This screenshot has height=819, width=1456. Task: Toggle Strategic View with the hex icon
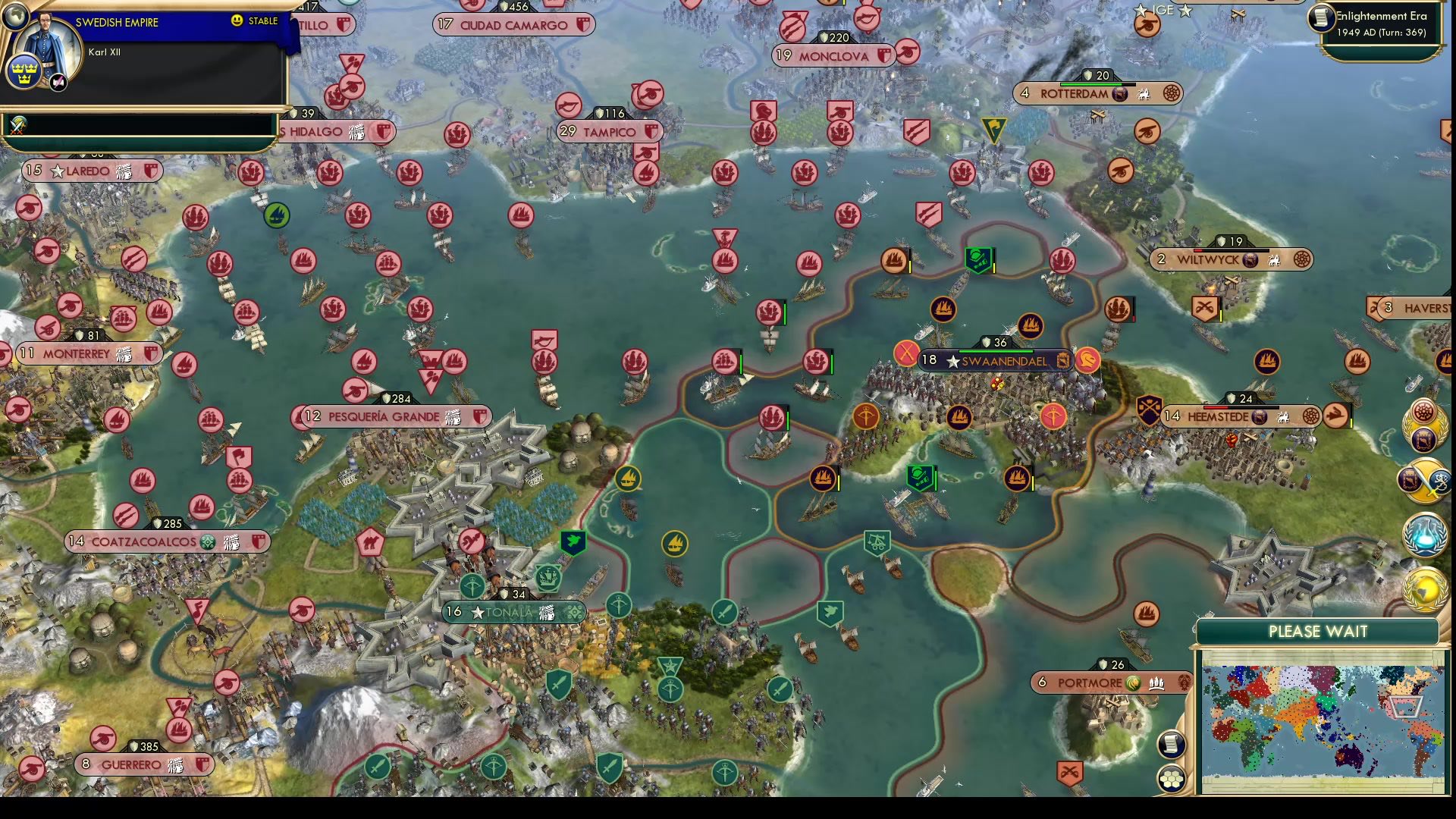pyautogui.click(x=1172, y=777)
